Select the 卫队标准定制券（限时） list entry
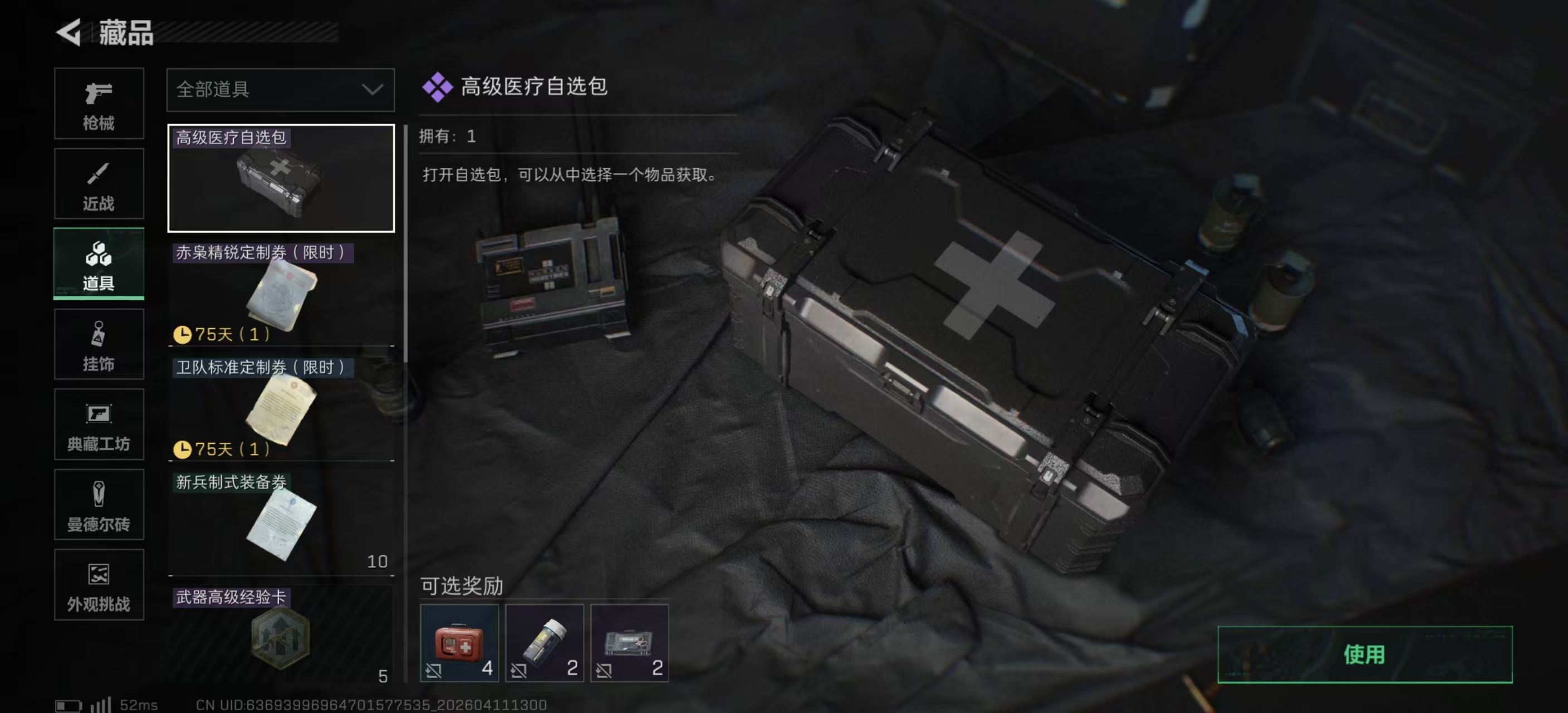The height and width of the screenshot is (713, 1568). pyautogui.click(x=280, y=402)
